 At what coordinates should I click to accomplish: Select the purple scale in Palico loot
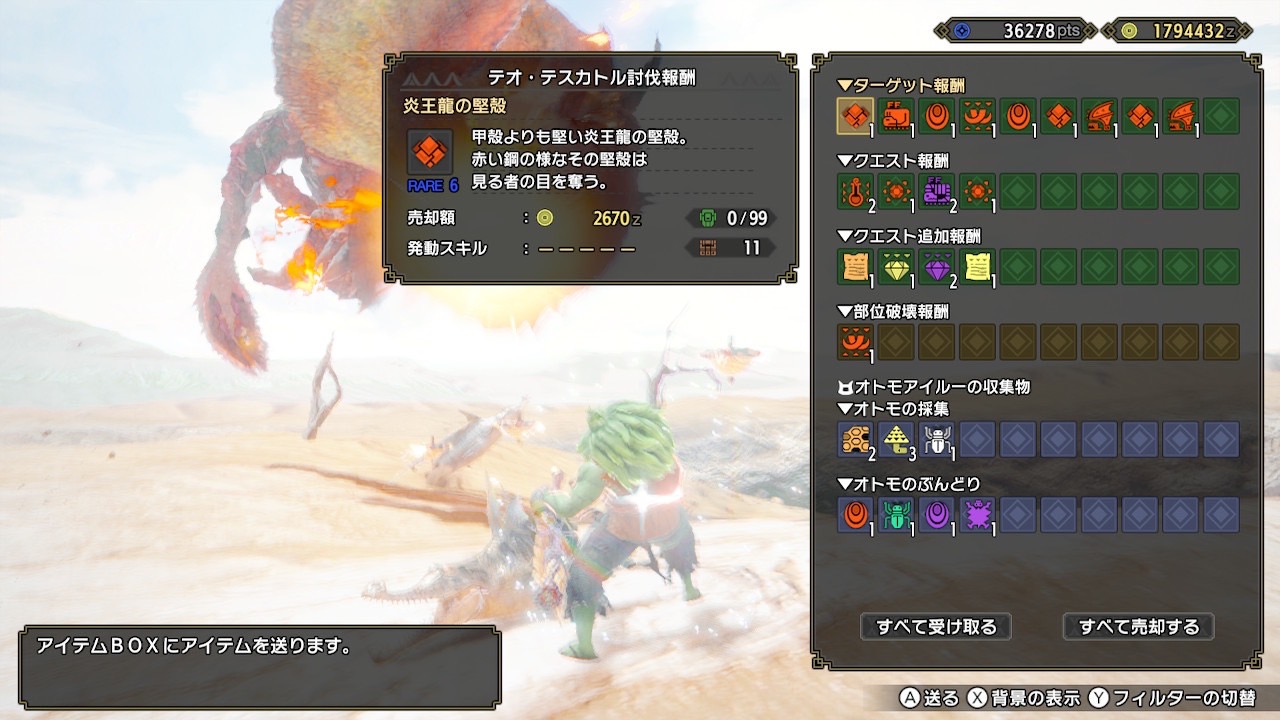[x=936, y=515]
